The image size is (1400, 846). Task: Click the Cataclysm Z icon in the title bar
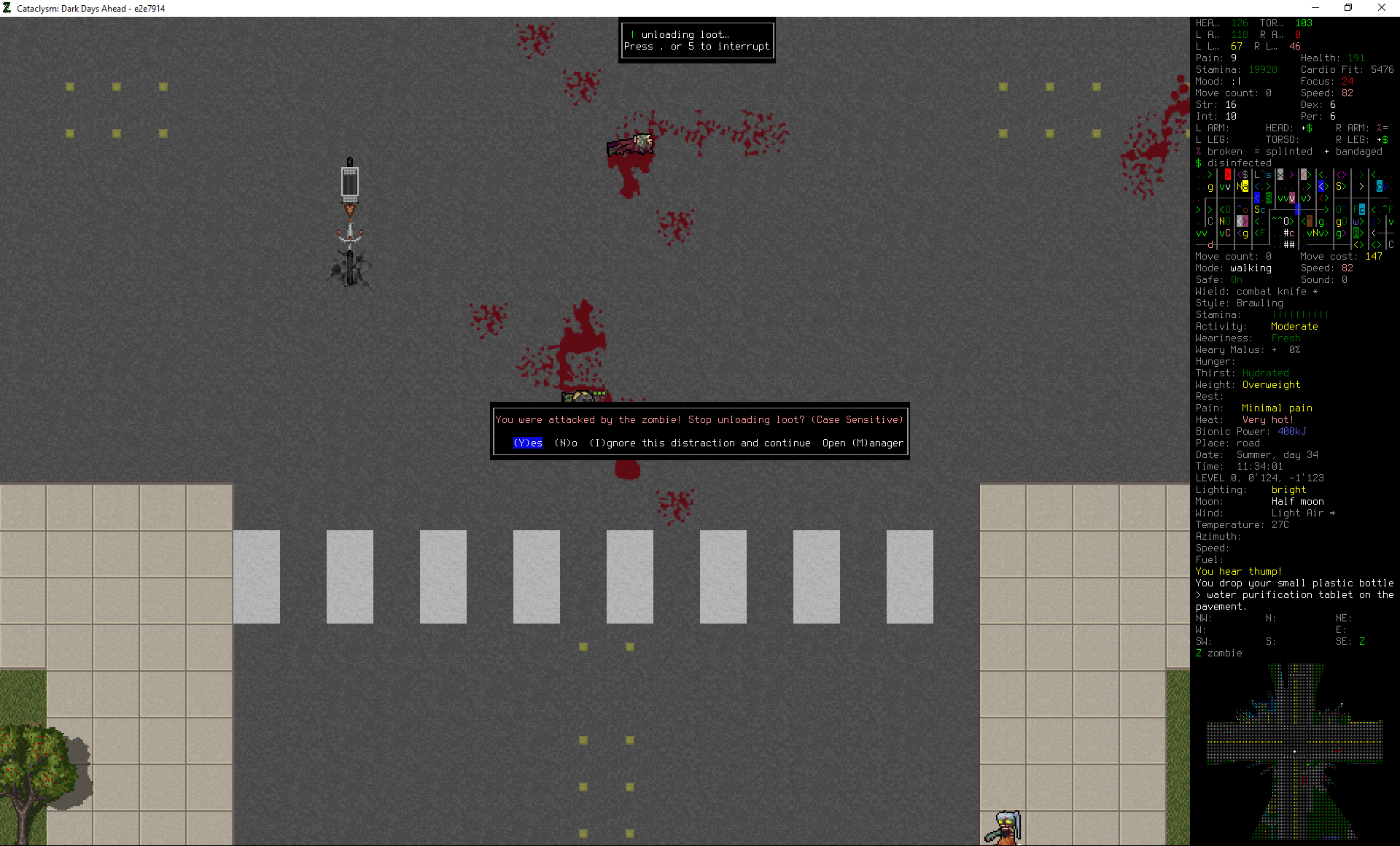coord(7,8)
